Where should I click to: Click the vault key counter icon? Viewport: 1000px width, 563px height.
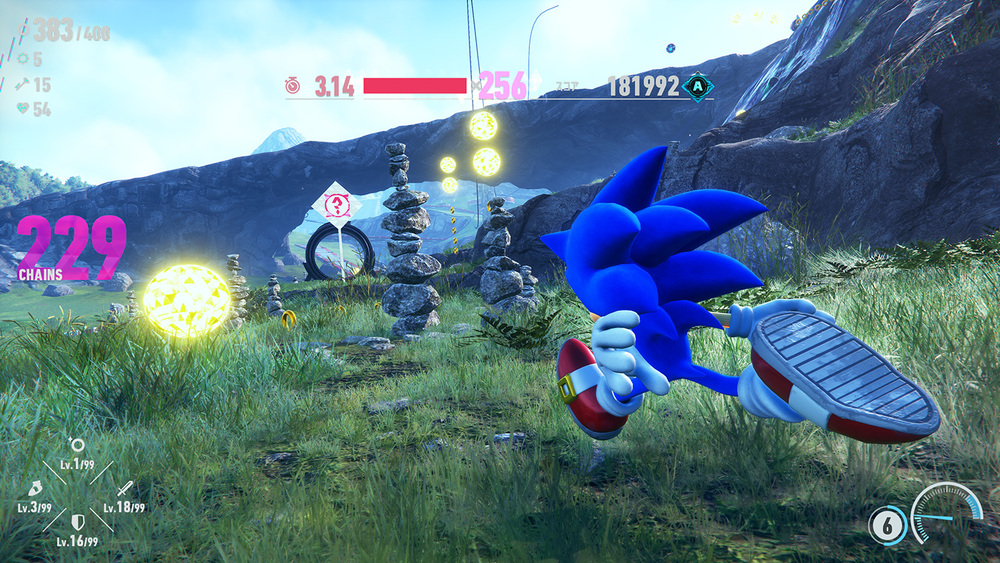point(20,85)
